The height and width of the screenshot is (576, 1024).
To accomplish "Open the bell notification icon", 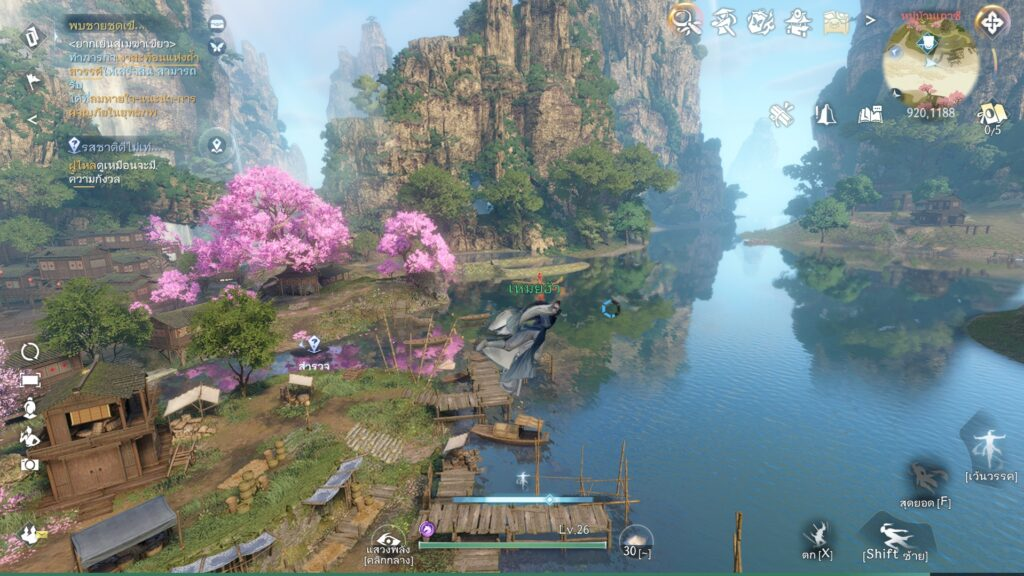I will click(x=825, y=115).
